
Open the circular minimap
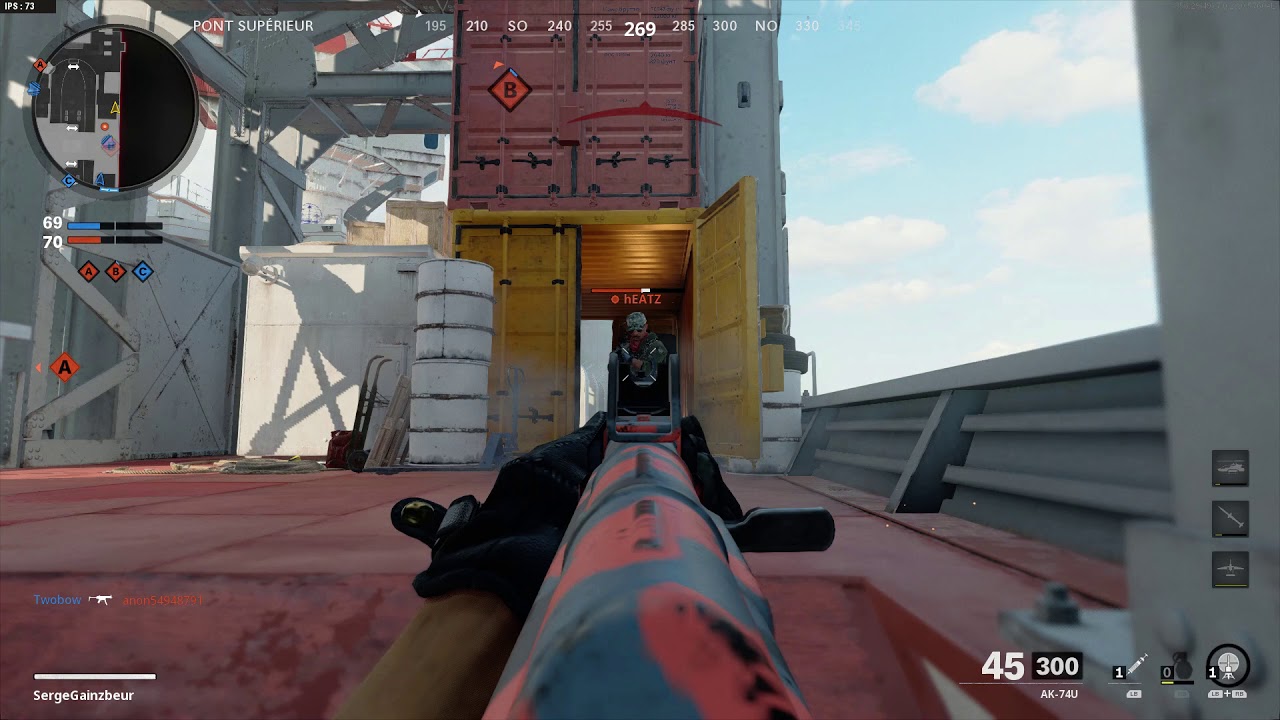click(113, 107)
